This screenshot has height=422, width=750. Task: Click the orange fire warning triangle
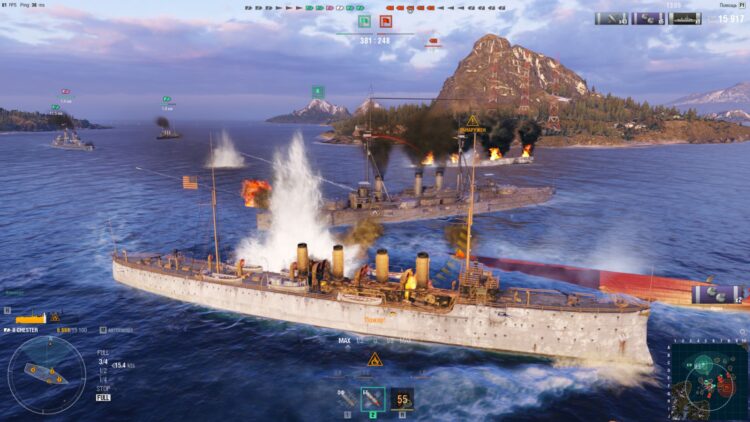click(375, 359)
